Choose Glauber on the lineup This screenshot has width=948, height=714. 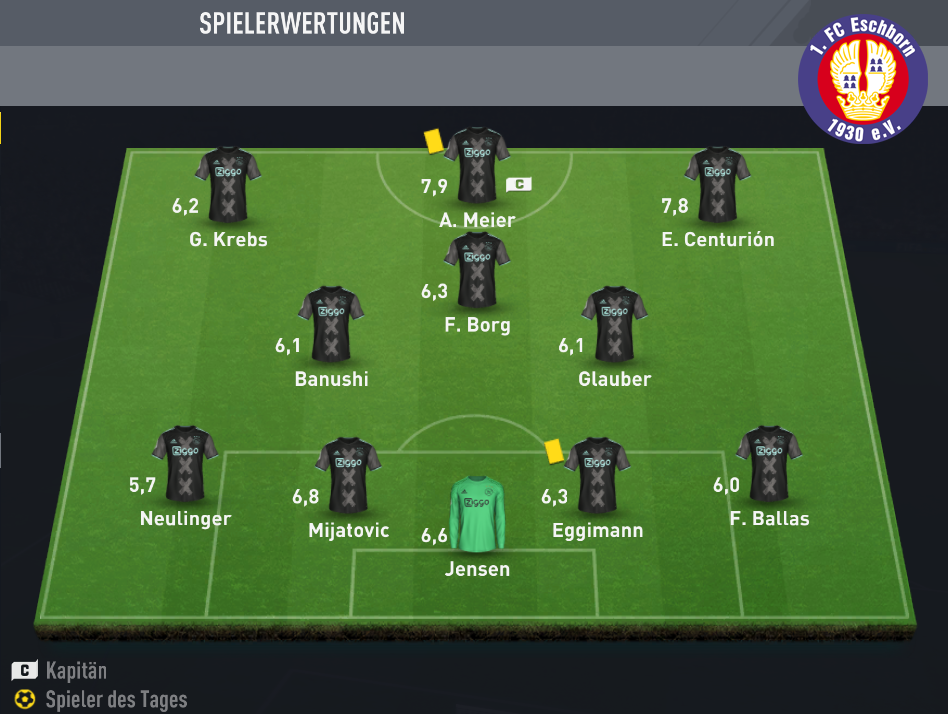point(614,324)
